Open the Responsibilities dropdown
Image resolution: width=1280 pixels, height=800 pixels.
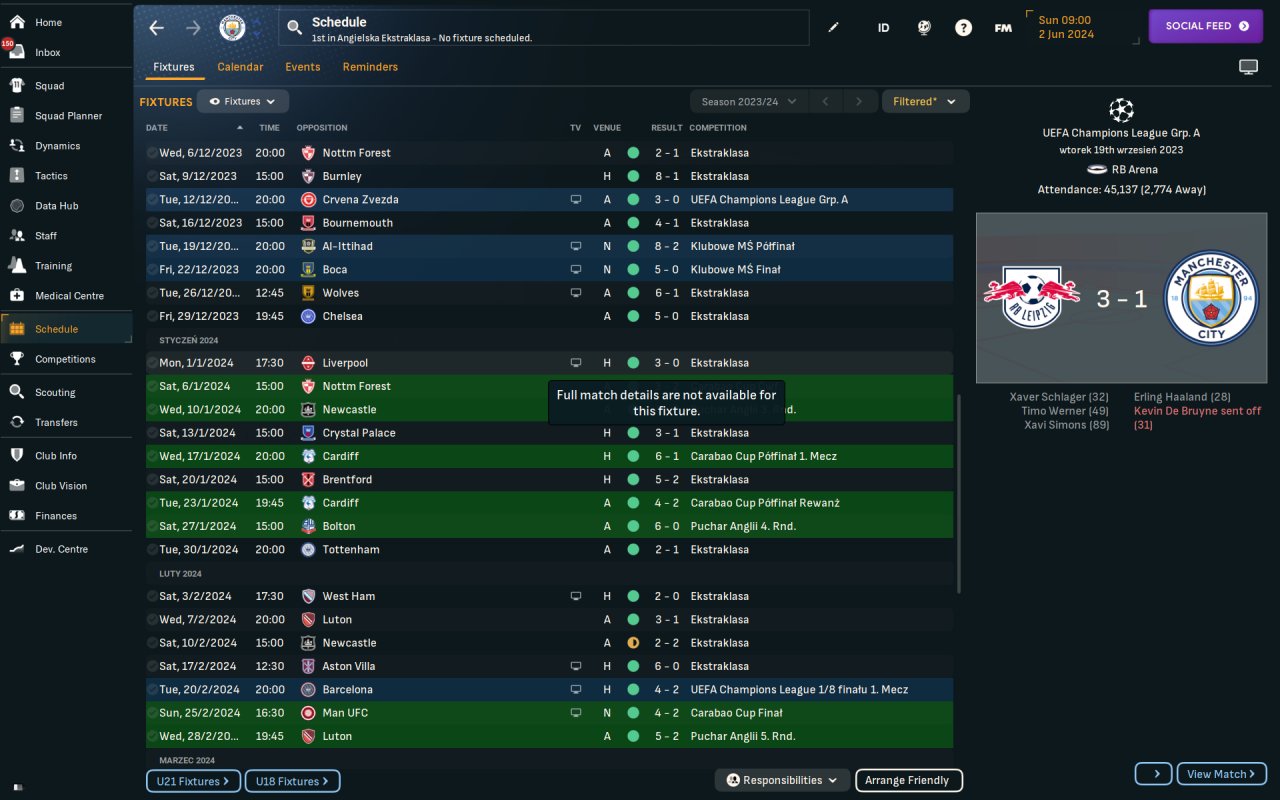pyautogui.click(x=782, y=781)
